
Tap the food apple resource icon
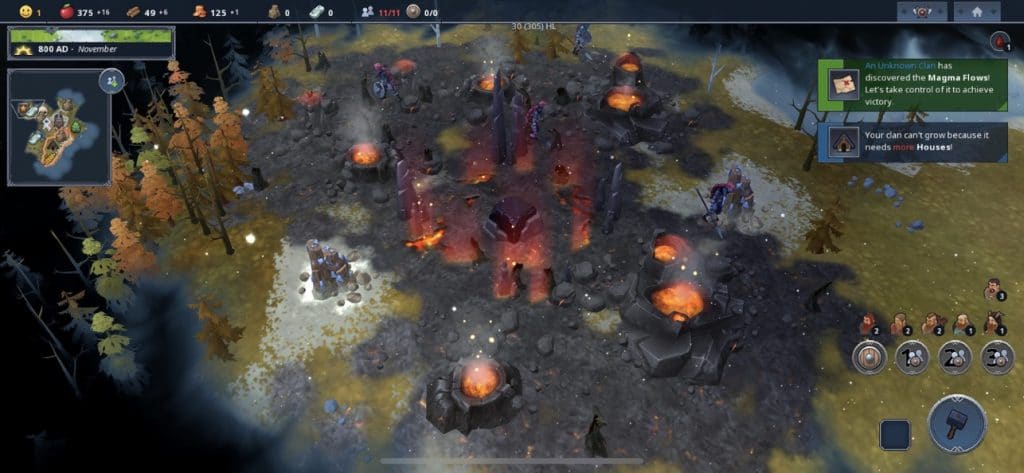[67, 12]
